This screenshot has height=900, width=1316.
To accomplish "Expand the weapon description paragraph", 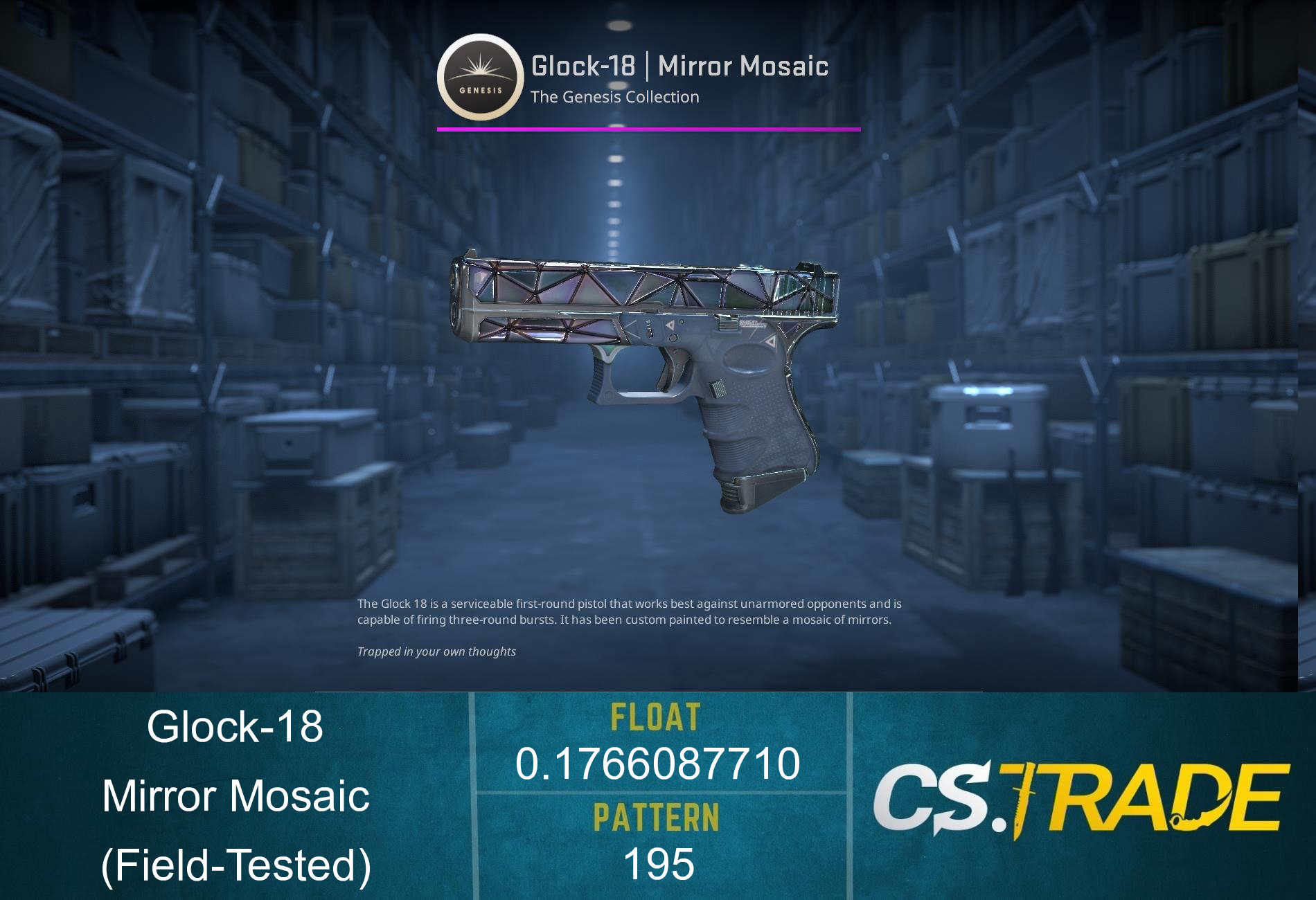I will pyautogui.click(x=630, y=613).
